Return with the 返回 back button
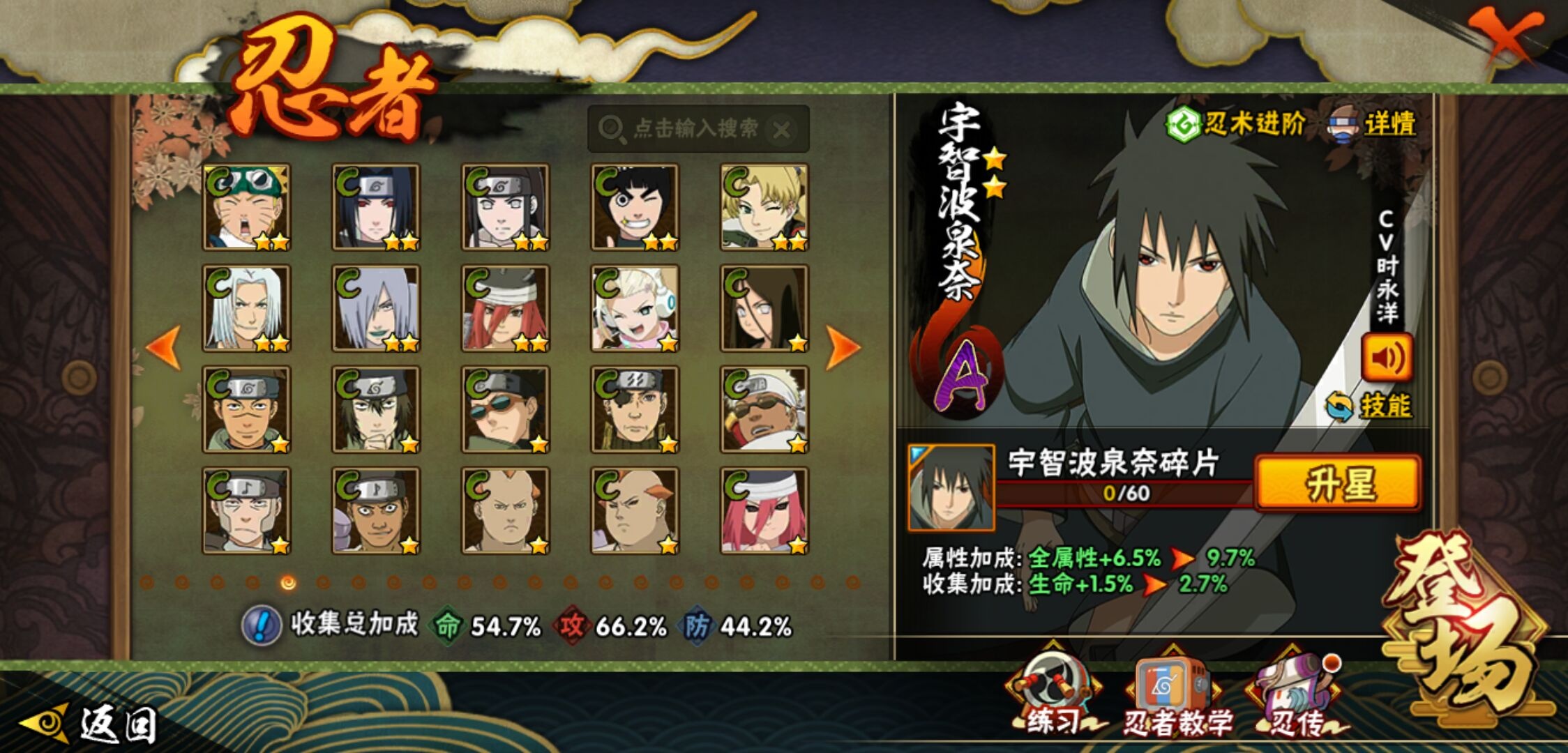1568x753 pixels. [91, 724]
